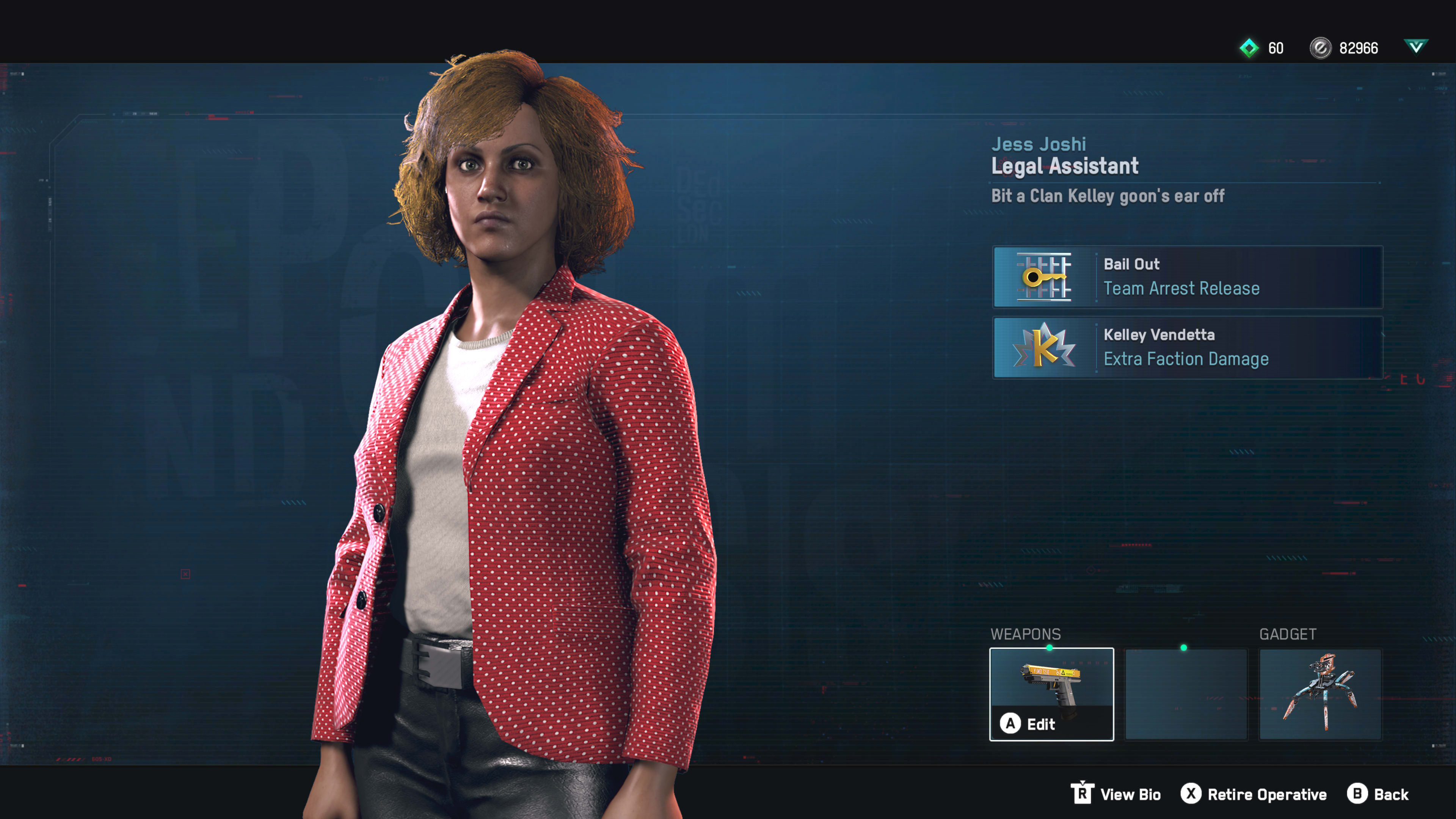Choose the empty second weapon slot
Screen dimensions: 1456x819
(x=1186, y=693)
